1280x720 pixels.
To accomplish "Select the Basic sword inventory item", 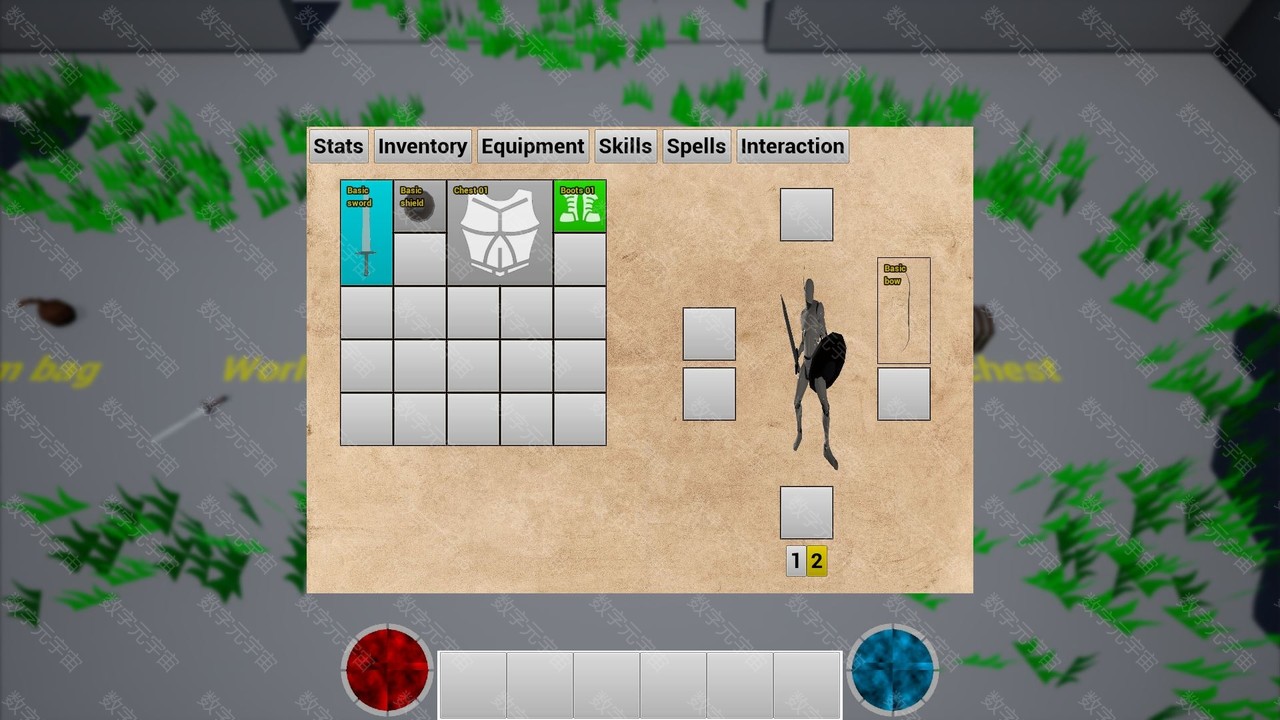I will (366, 232).
